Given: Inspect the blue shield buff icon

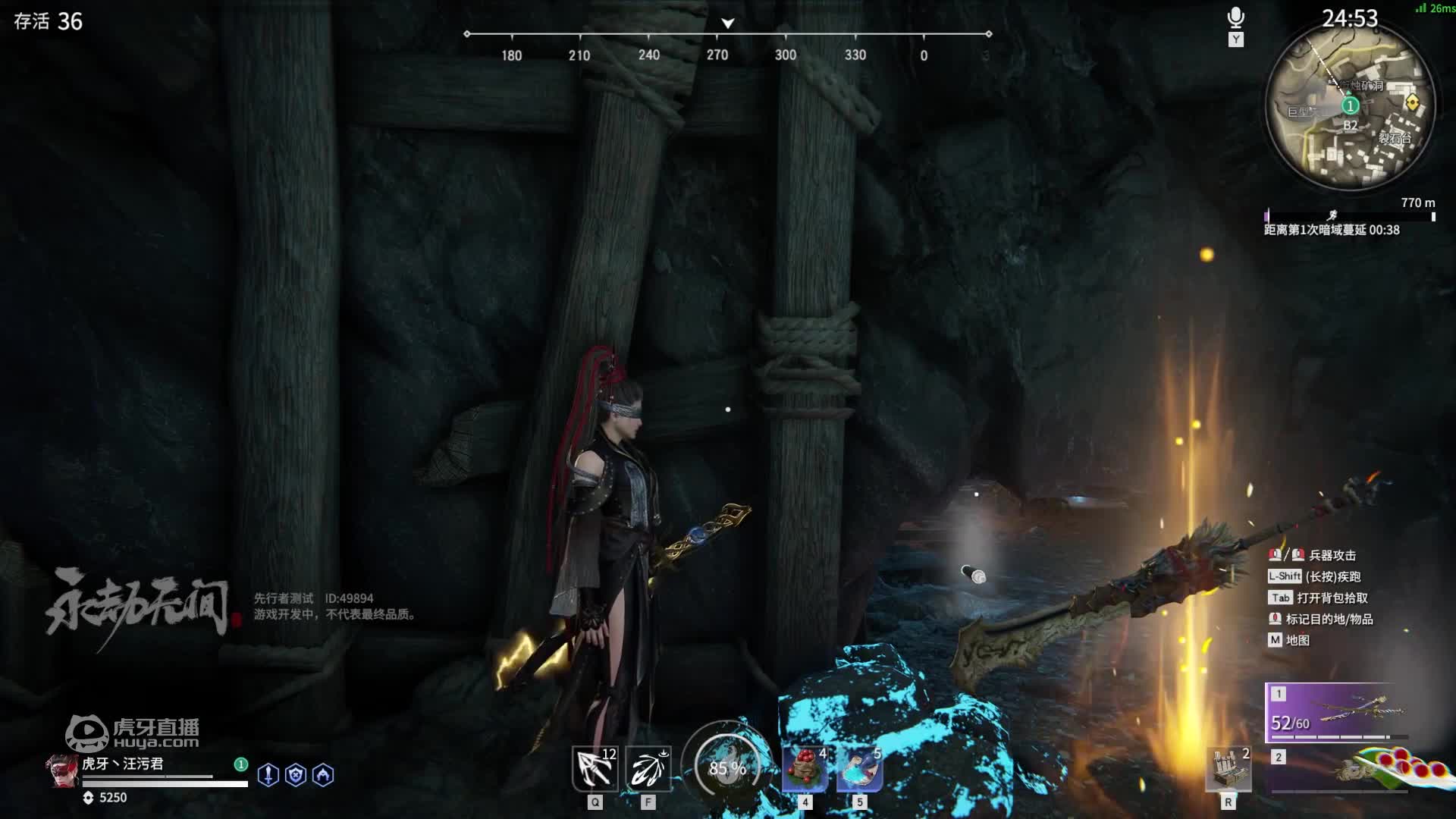Looking at the screenshot, I should click(x=296, y=774).
